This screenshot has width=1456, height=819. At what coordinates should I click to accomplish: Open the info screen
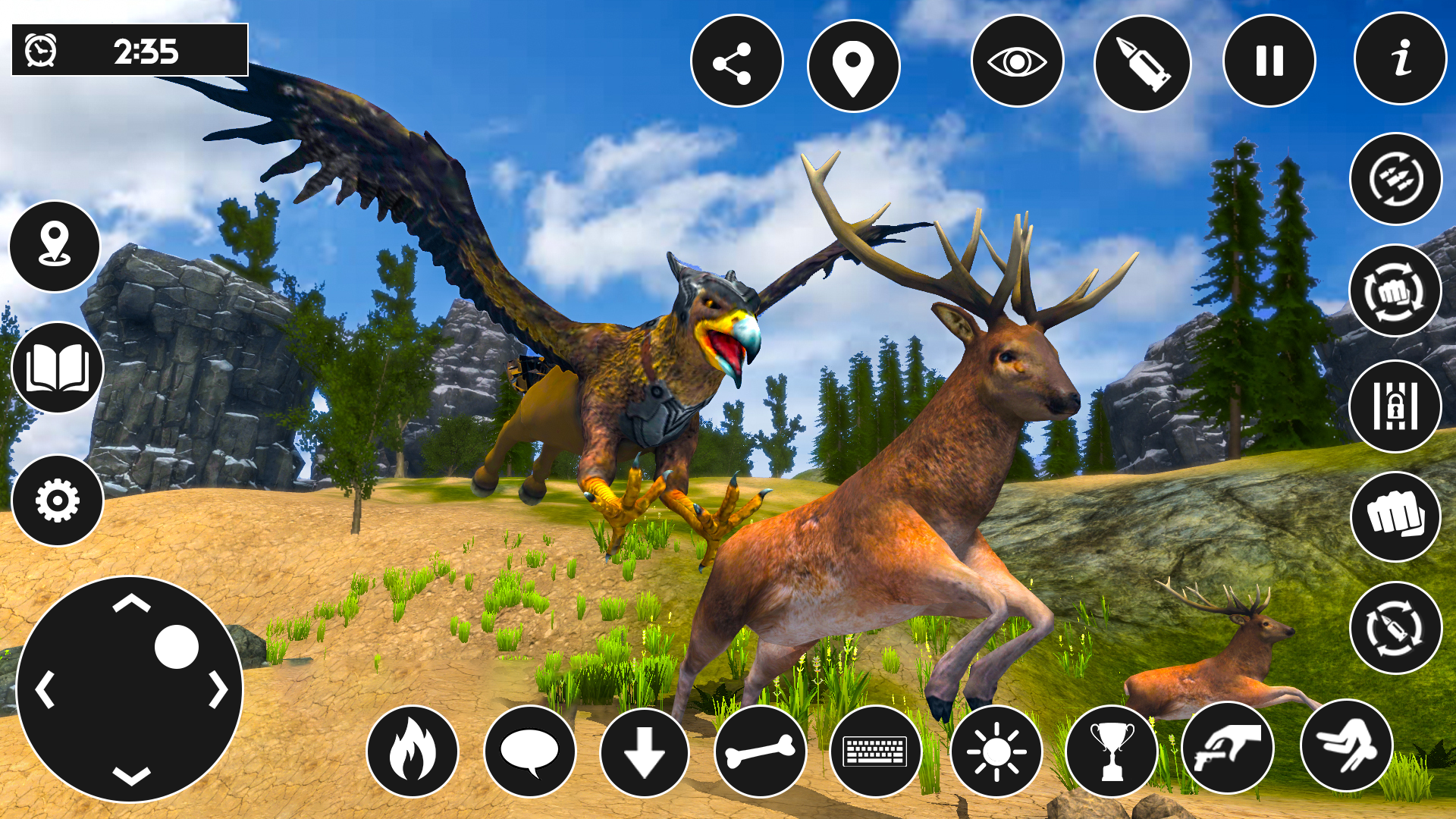pyautogui.click(x=1398, y=62)
